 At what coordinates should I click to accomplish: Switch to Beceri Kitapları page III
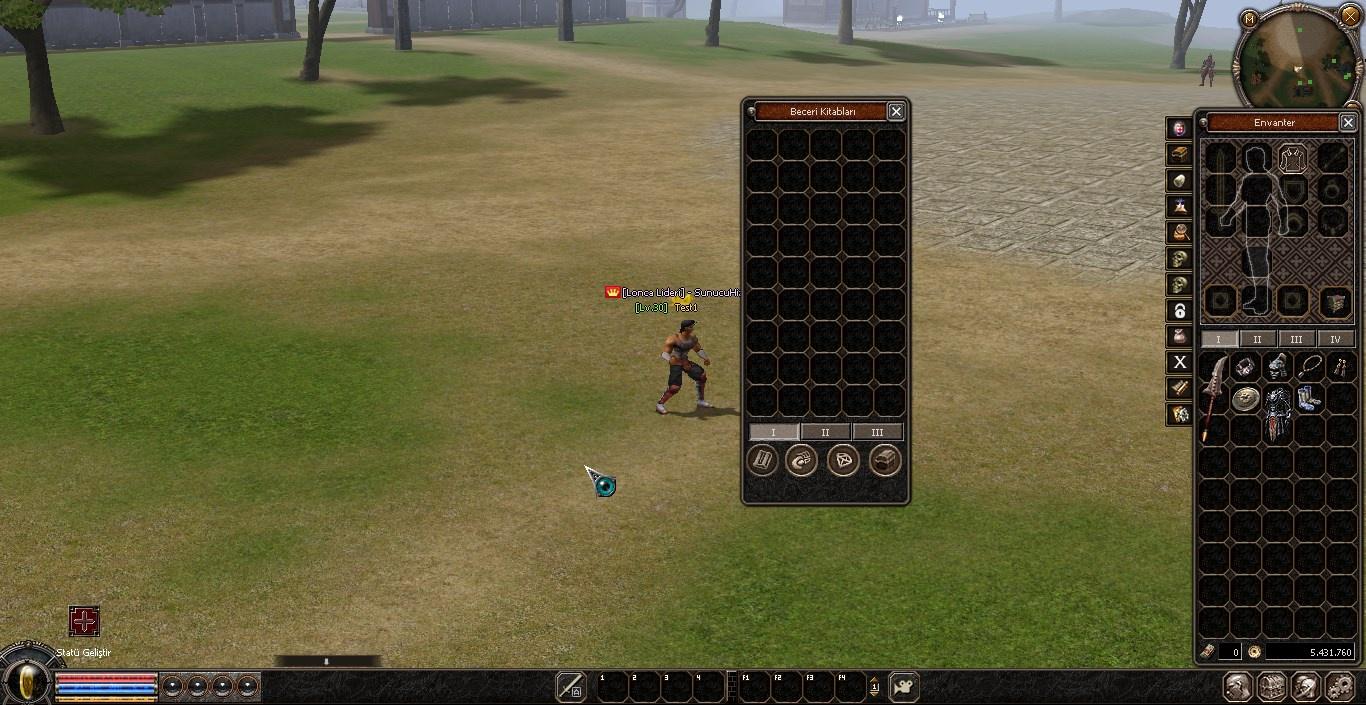[x=877, y=432]
